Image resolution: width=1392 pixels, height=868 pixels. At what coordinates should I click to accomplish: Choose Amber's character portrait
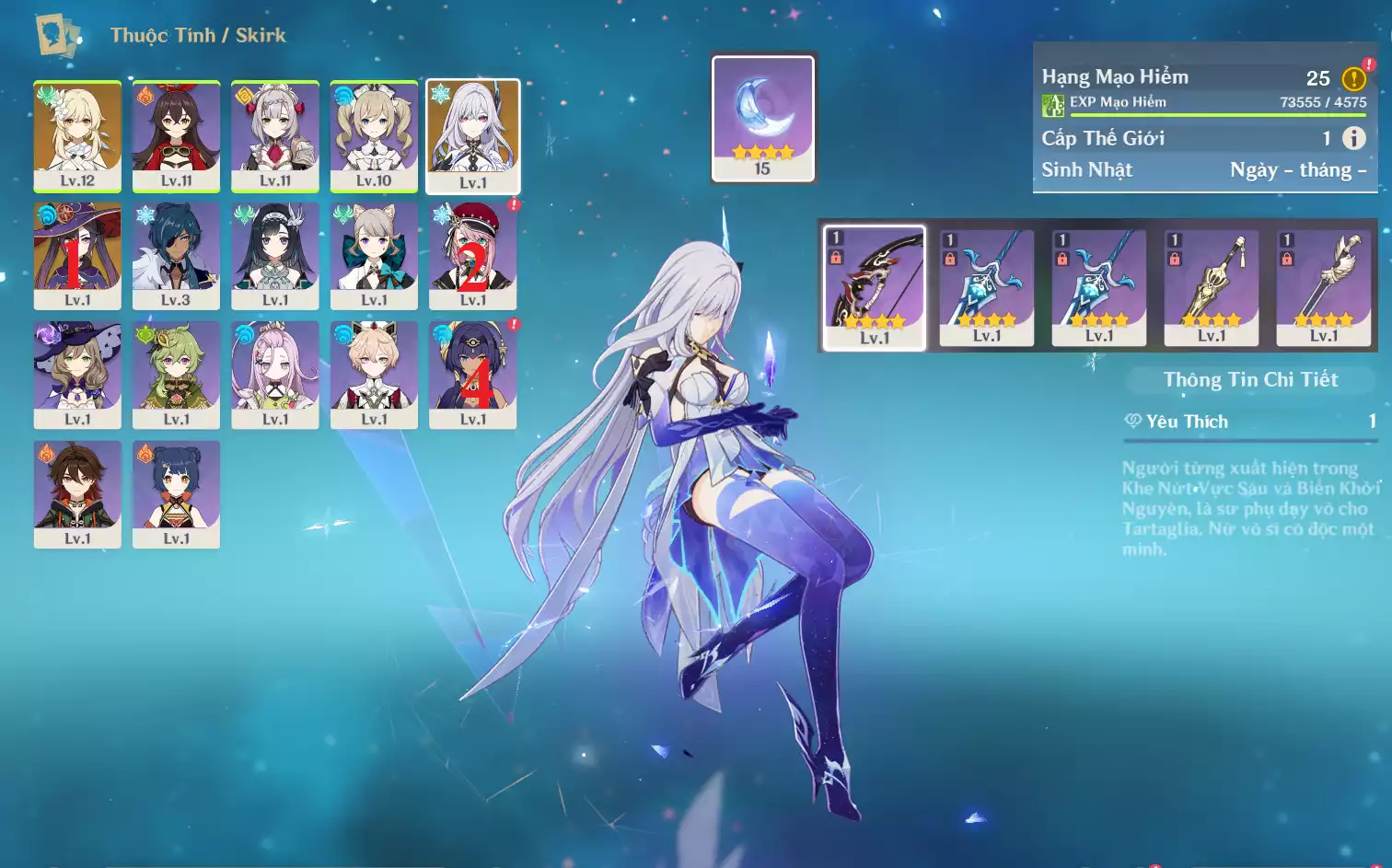point(176,135)
